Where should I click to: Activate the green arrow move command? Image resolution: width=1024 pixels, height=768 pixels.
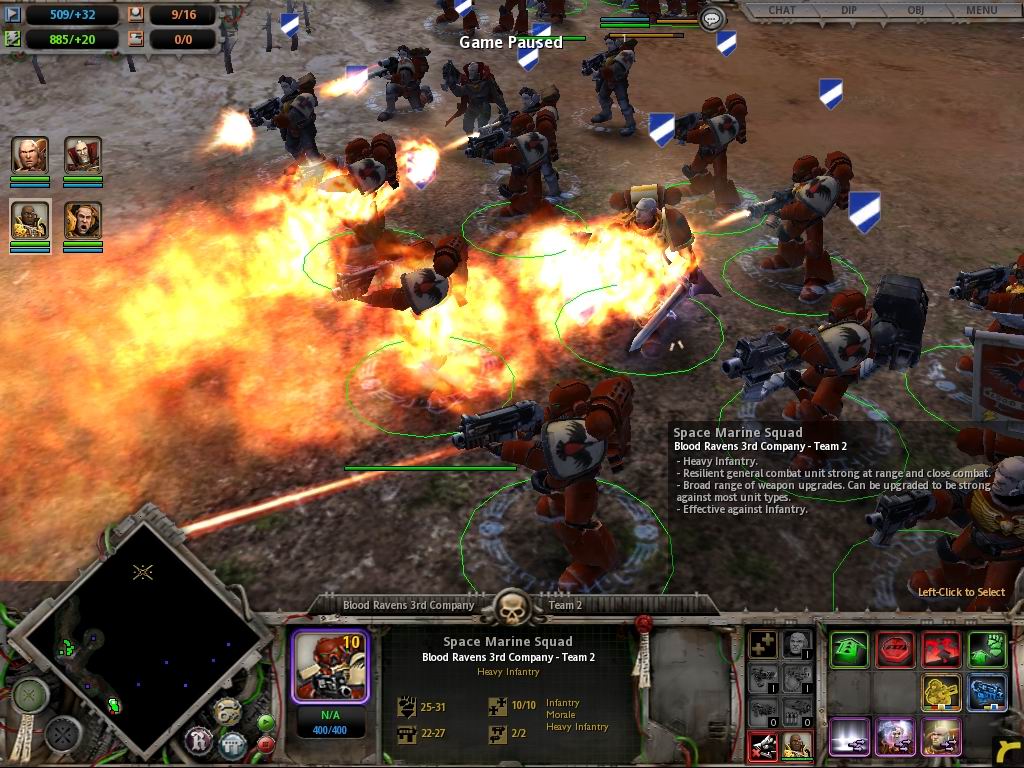(849, 649)
